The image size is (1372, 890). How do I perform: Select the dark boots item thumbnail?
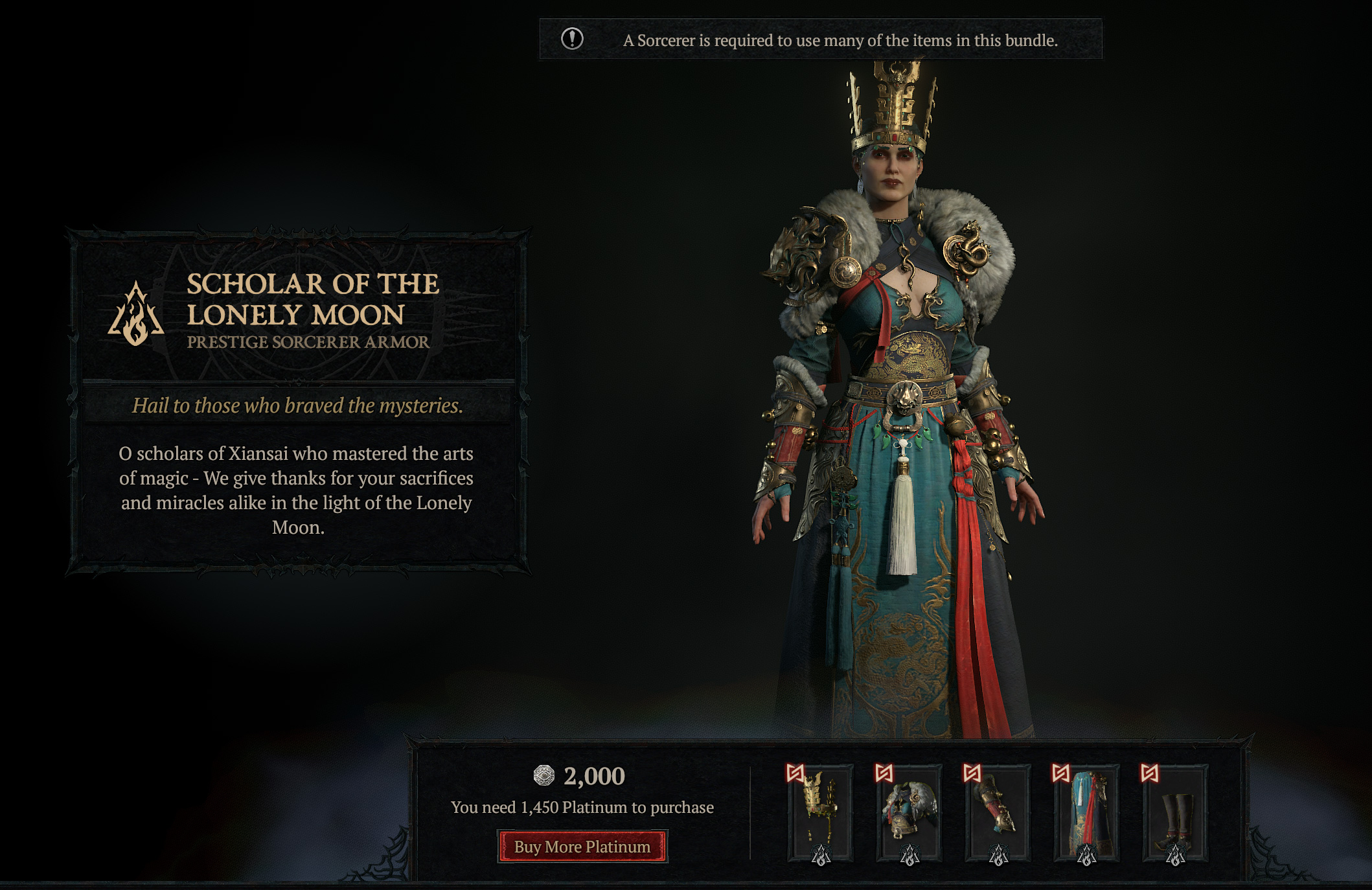pyautogui.click(x=1175, y=813)
